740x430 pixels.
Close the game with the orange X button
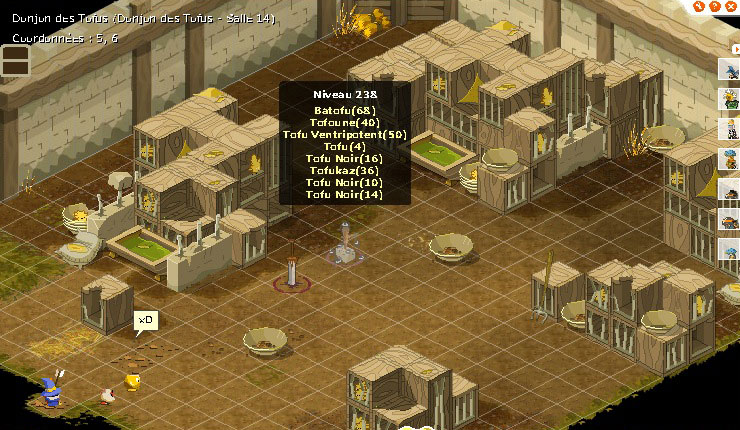coord(729,6)
